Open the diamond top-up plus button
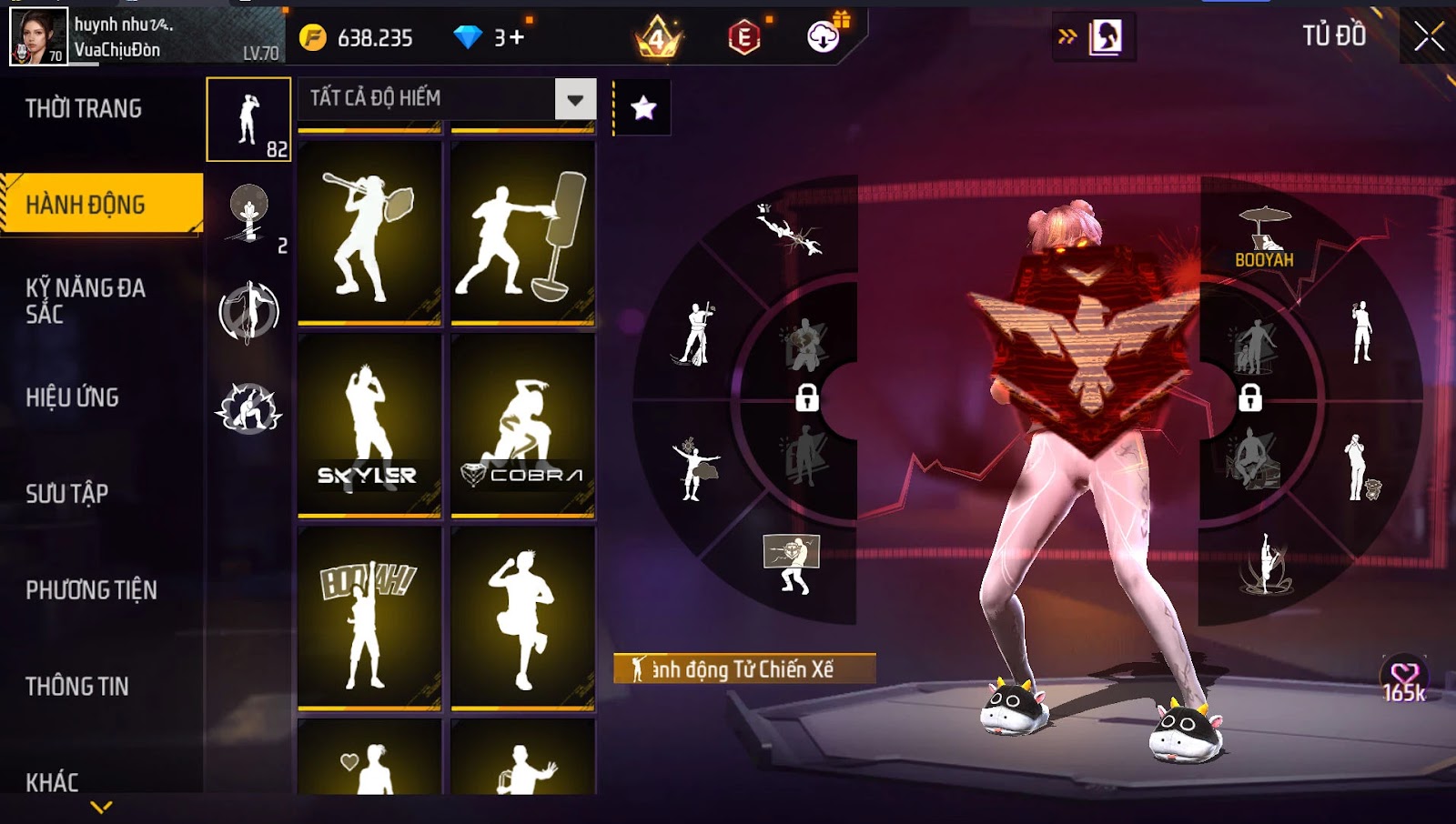The image size is (1456, 824). 516,38
